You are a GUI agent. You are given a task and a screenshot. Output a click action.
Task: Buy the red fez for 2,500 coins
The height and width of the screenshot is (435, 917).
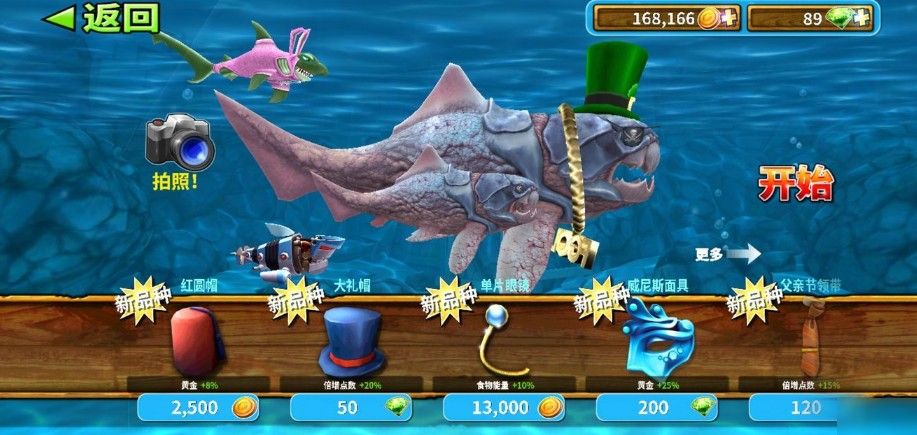pos(200,407)
